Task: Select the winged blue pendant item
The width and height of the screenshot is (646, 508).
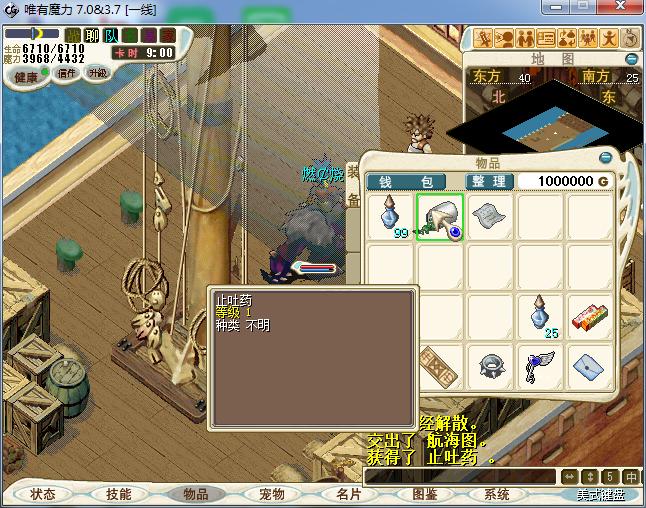Action: (x=539, y=368)
